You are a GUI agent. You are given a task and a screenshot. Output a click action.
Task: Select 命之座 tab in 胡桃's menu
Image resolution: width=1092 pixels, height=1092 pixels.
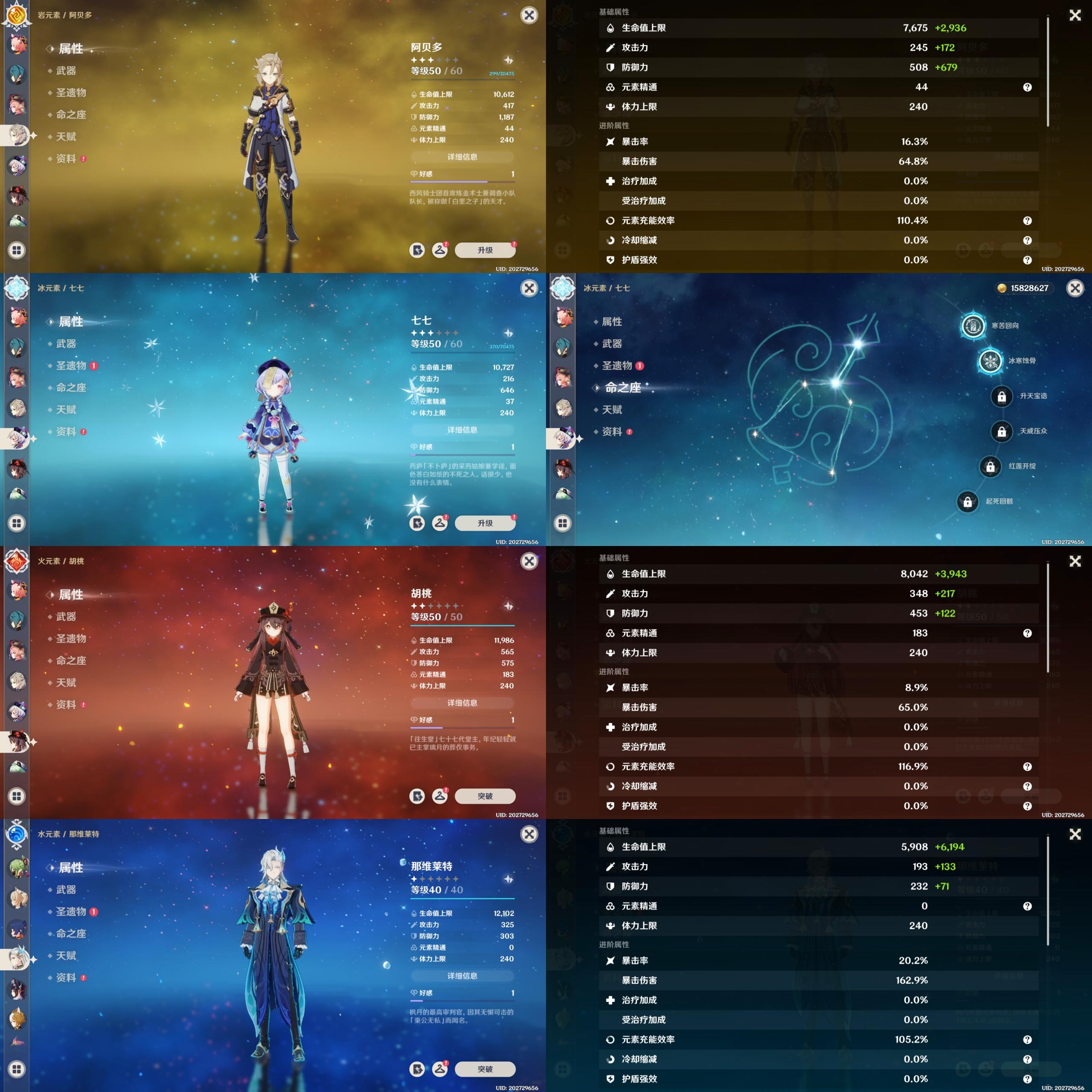[71, 660]
